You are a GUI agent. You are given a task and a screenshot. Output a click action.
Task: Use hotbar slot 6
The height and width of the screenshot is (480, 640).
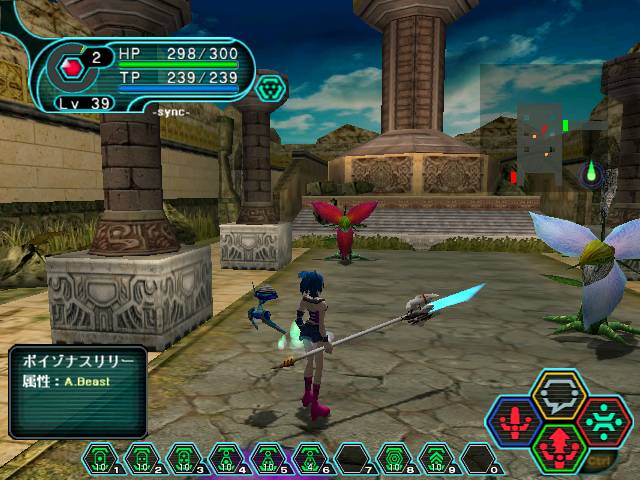[311, 459]
